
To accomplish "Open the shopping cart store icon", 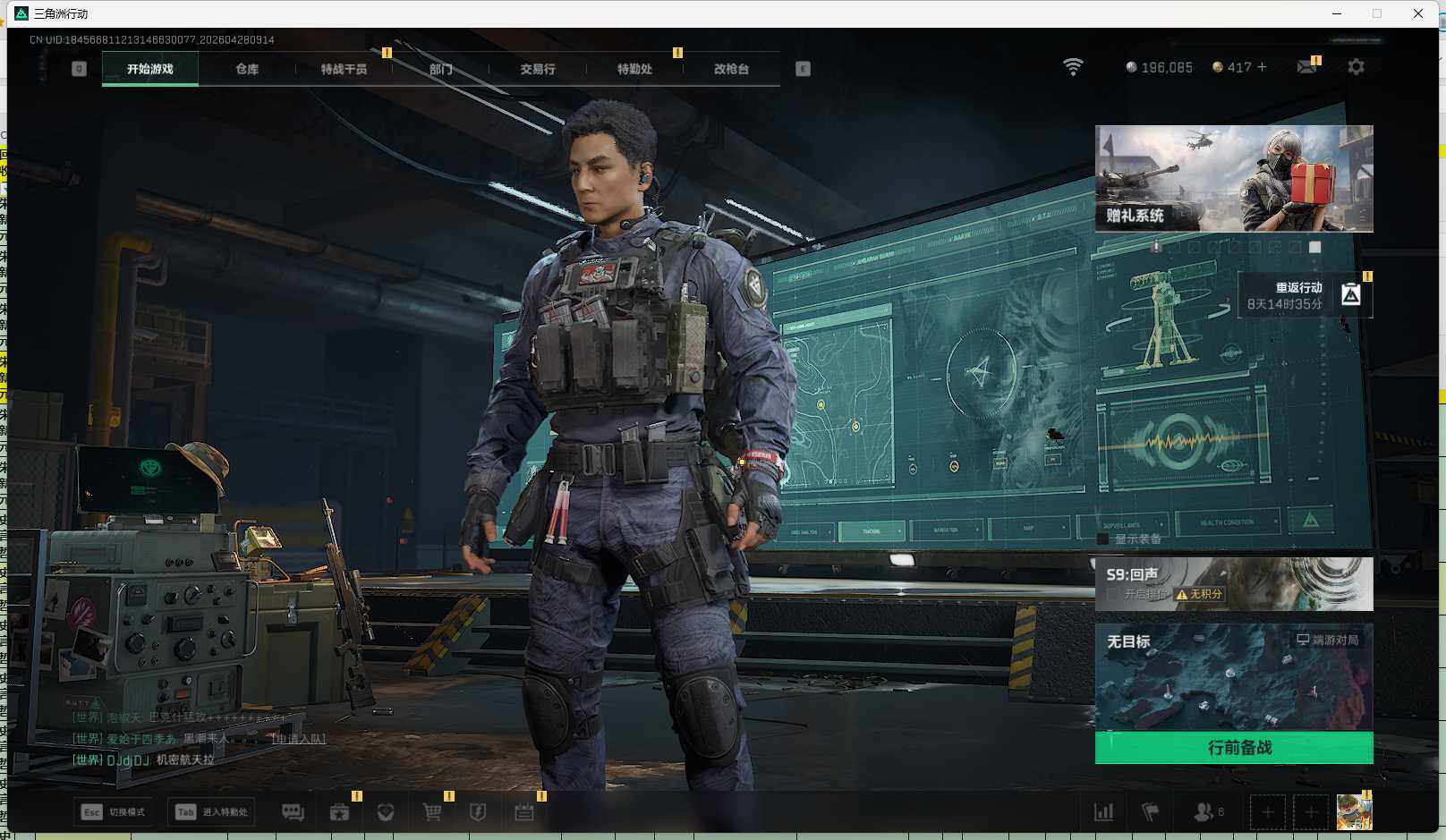I will (432, 812).
